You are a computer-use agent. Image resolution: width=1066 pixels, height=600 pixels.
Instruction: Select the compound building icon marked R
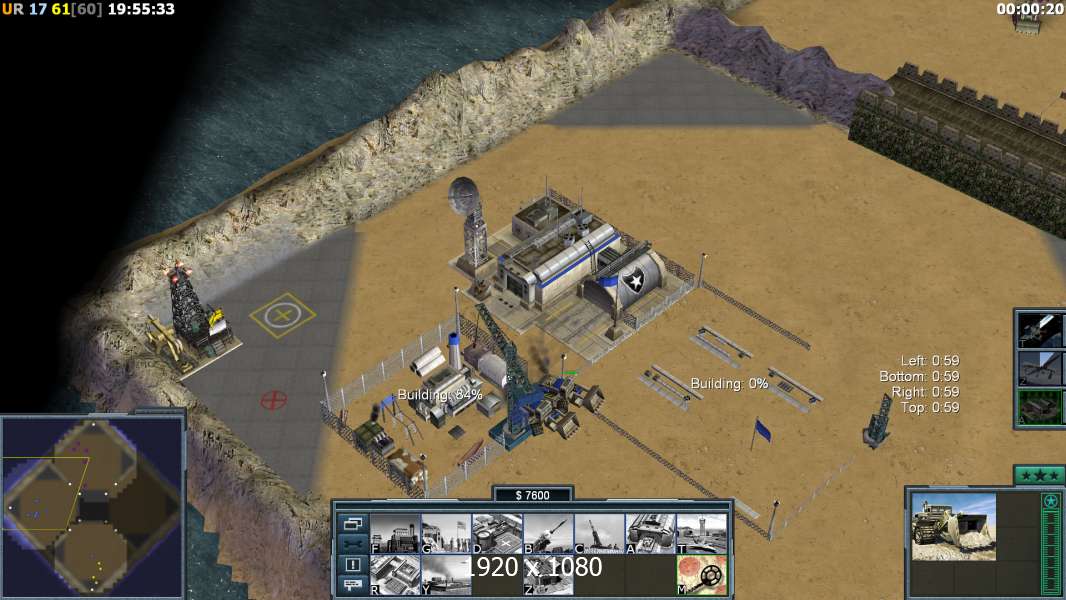[x=395, y=575]
